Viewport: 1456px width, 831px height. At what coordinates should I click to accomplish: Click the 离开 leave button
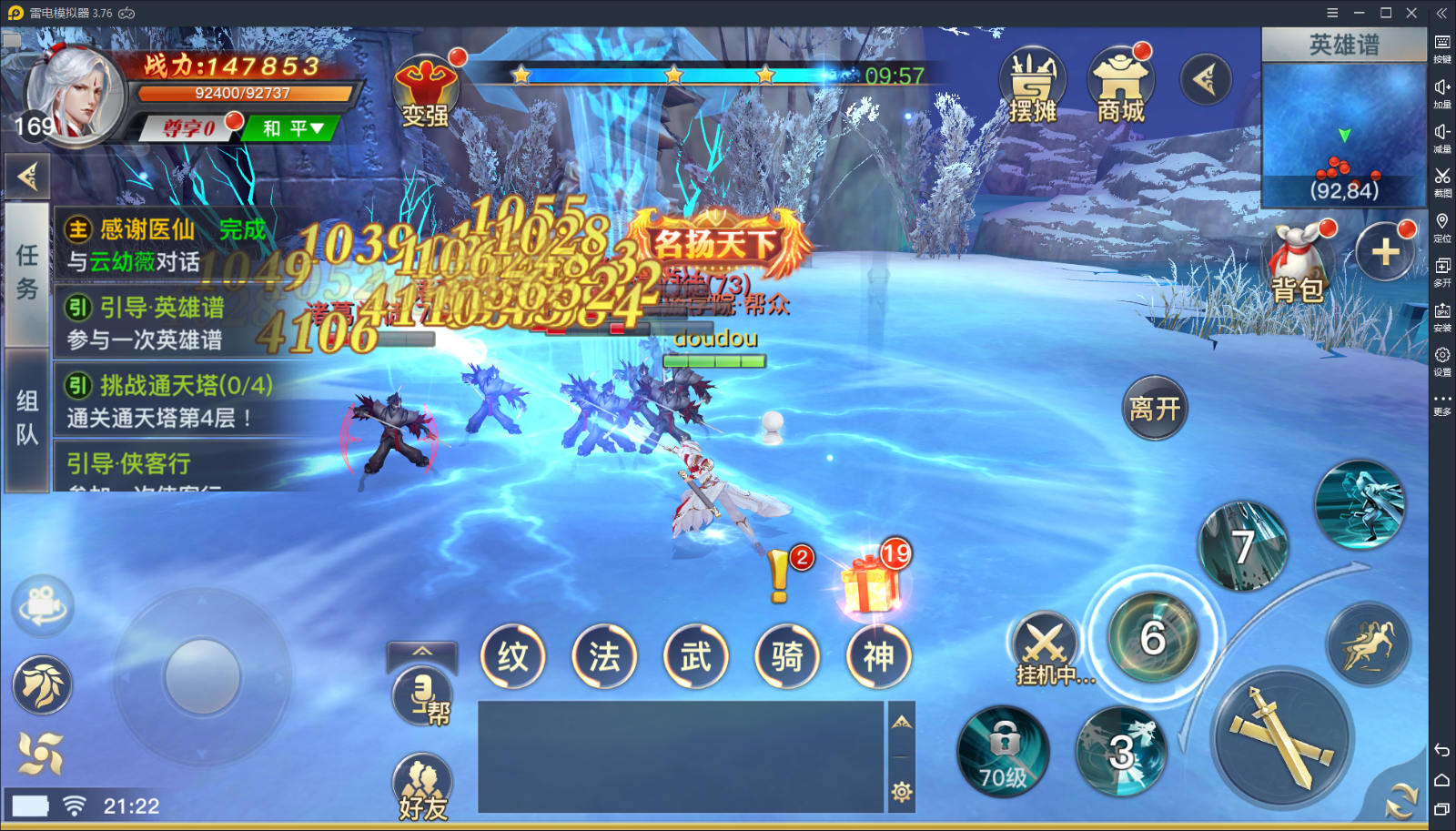pos(1154,409)
